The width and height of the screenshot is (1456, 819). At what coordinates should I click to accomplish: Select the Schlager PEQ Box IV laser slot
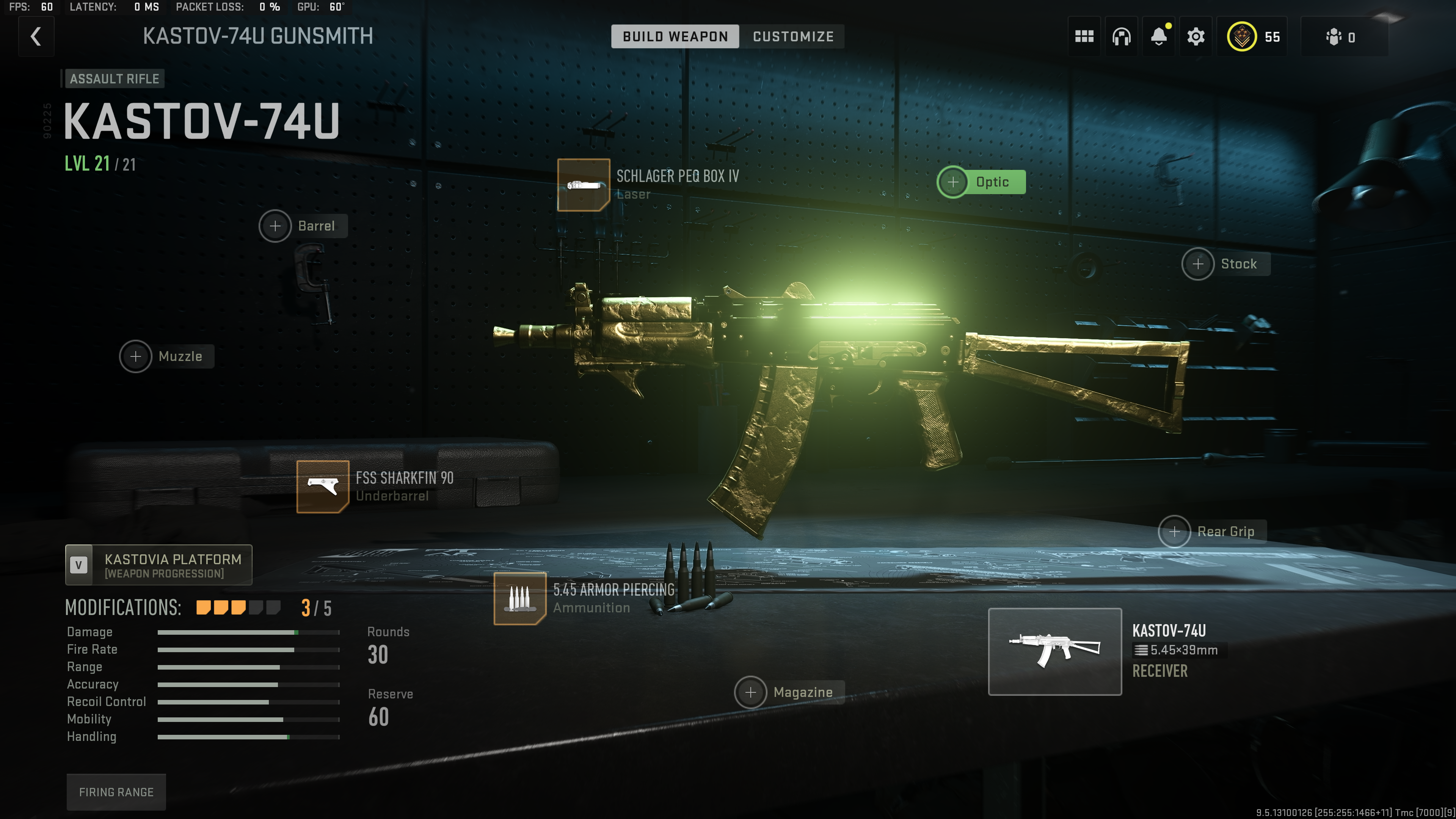[583, 185]
